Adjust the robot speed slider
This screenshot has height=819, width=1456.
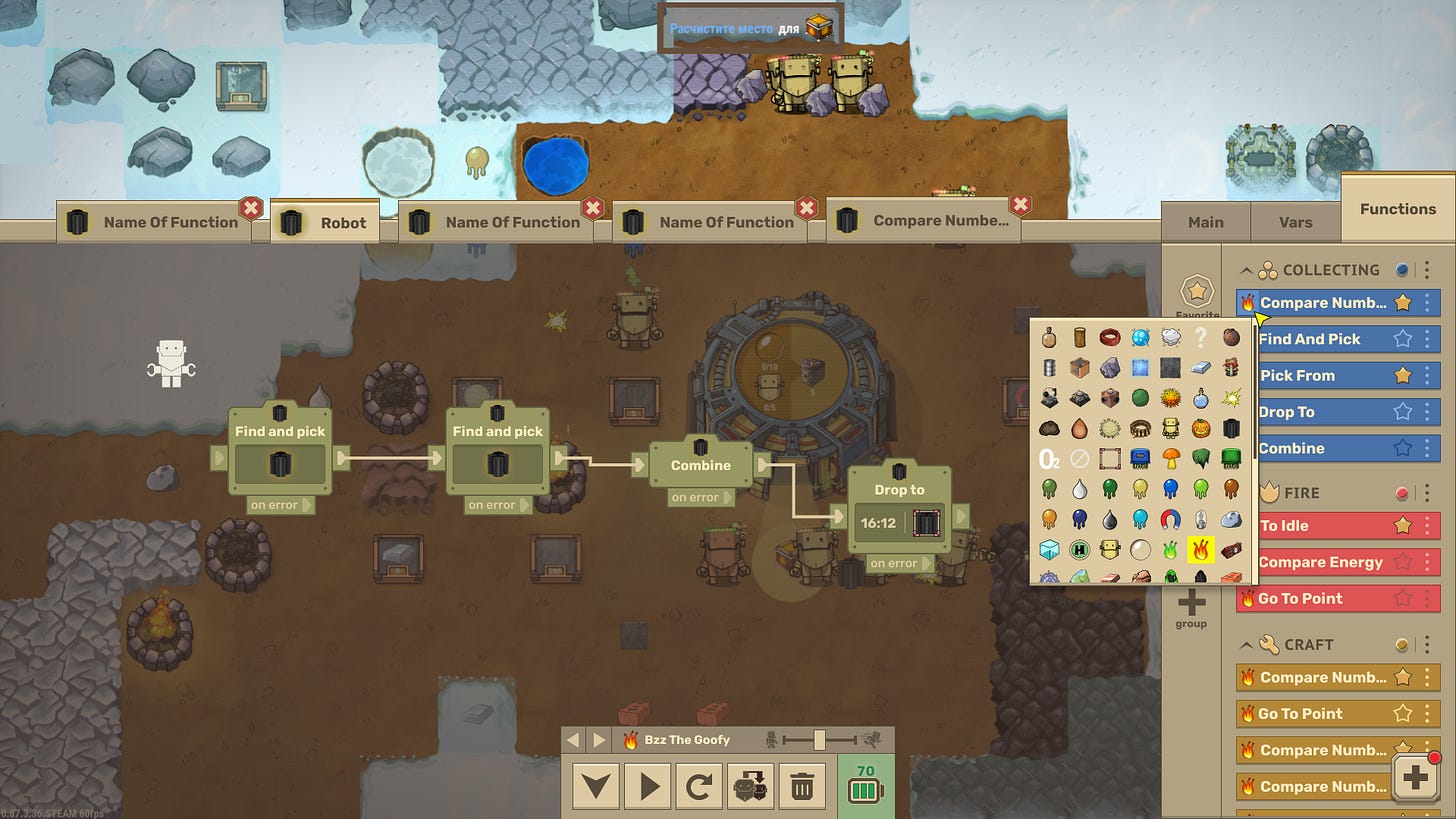tap(819, 740)
